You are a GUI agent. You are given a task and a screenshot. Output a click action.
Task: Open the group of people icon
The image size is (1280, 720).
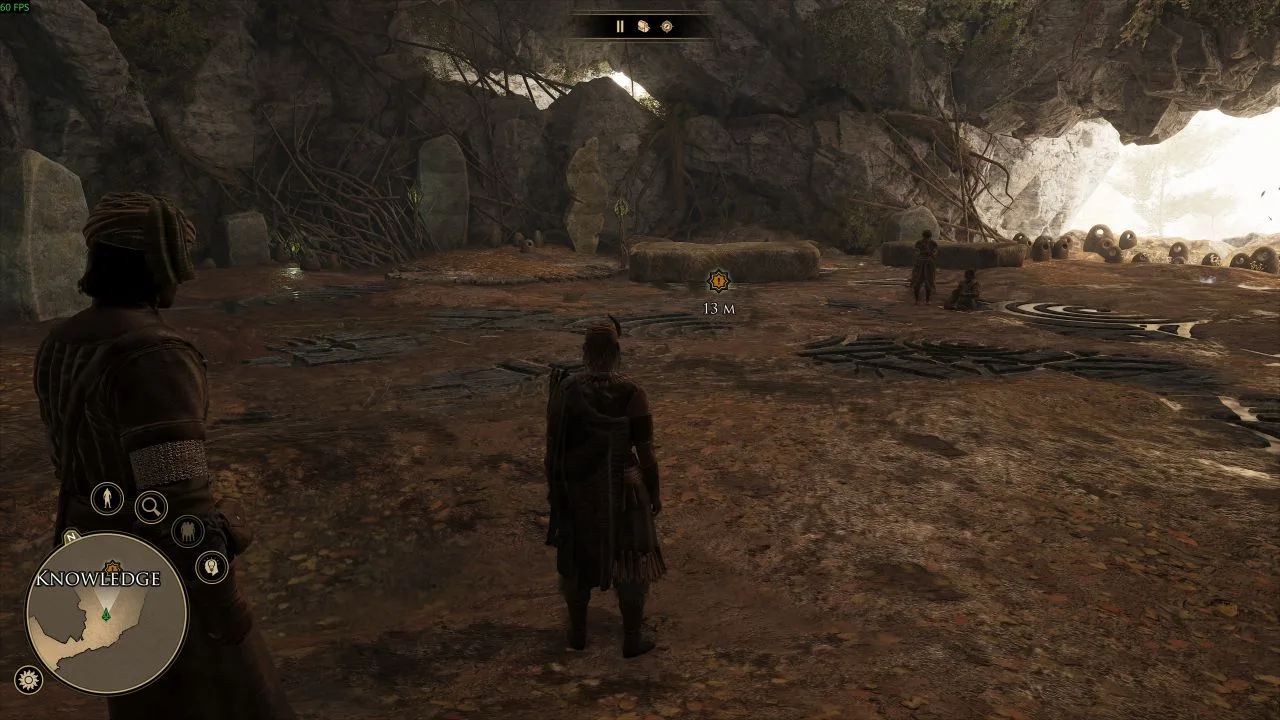188,532
